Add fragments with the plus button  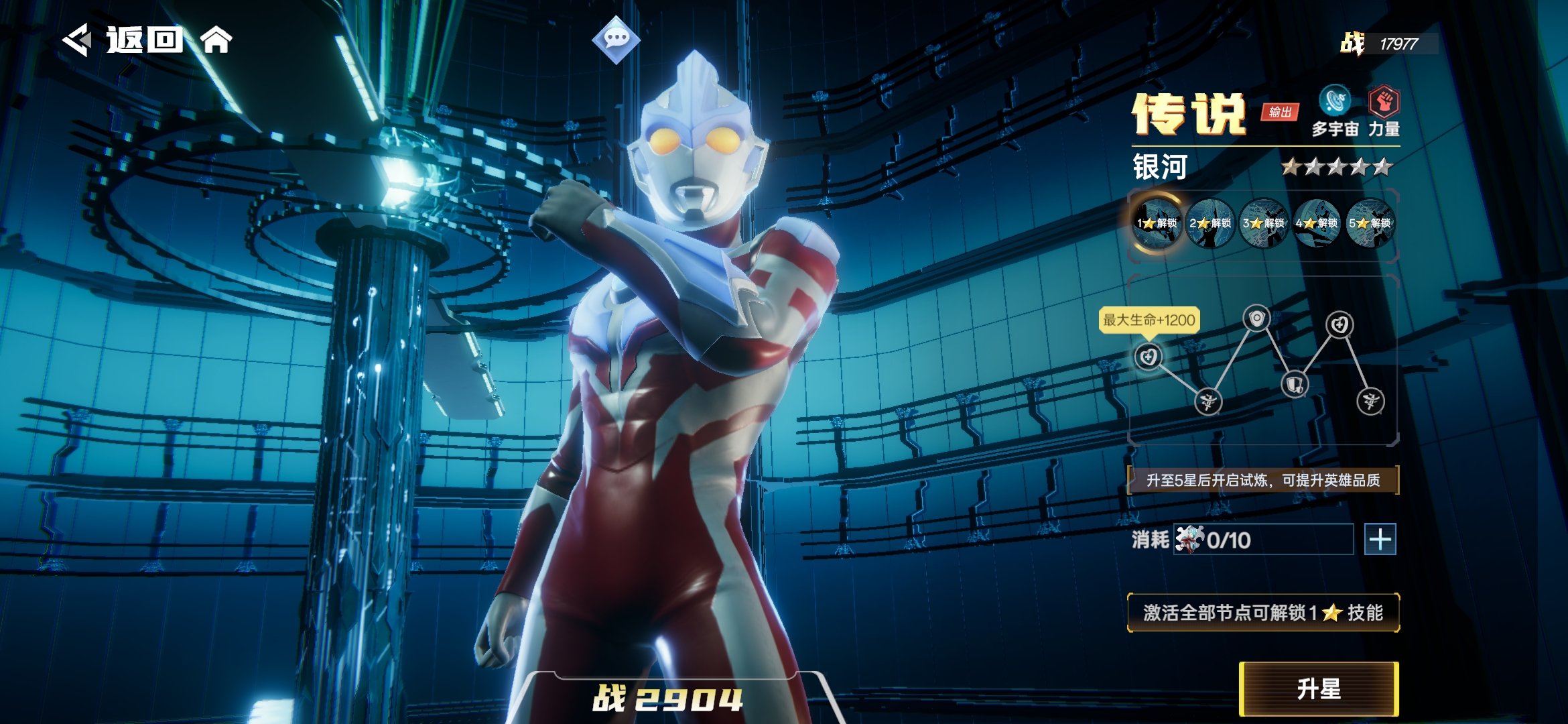point(1380,540)
